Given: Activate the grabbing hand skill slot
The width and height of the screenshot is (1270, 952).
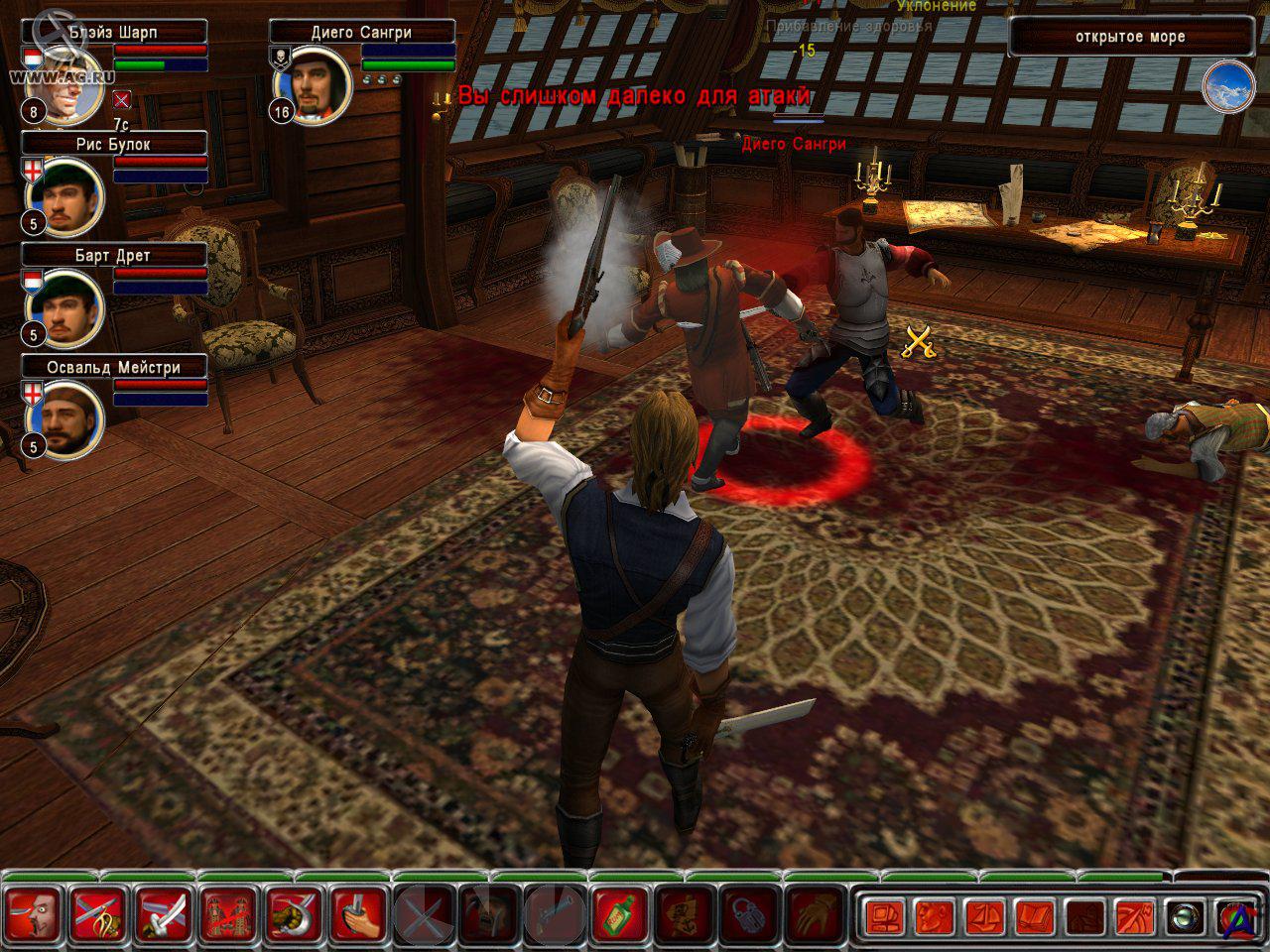Looking at the screenshot, I should (x=814, y=914).
